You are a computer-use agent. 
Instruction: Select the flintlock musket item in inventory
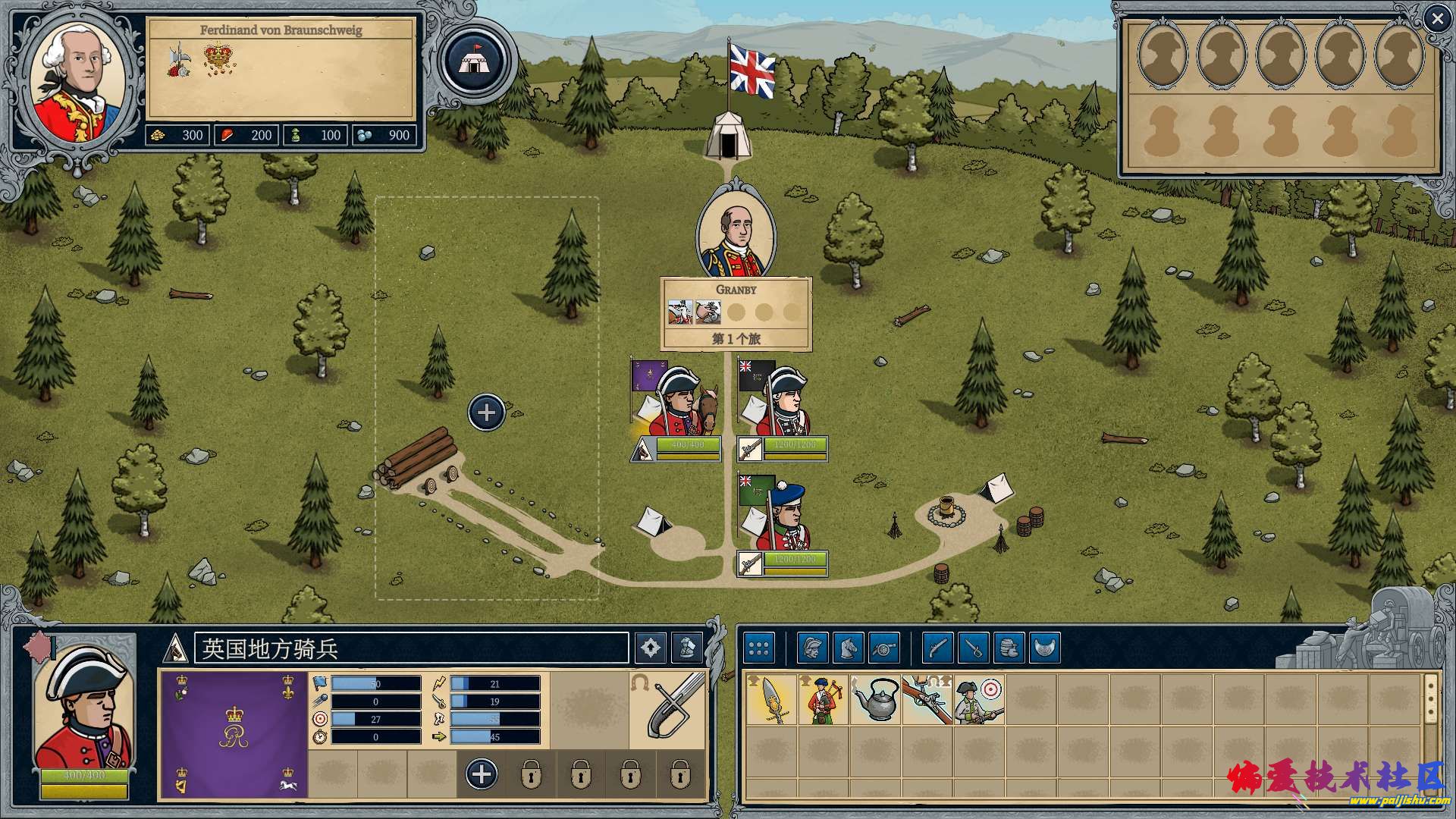point(927,700)
